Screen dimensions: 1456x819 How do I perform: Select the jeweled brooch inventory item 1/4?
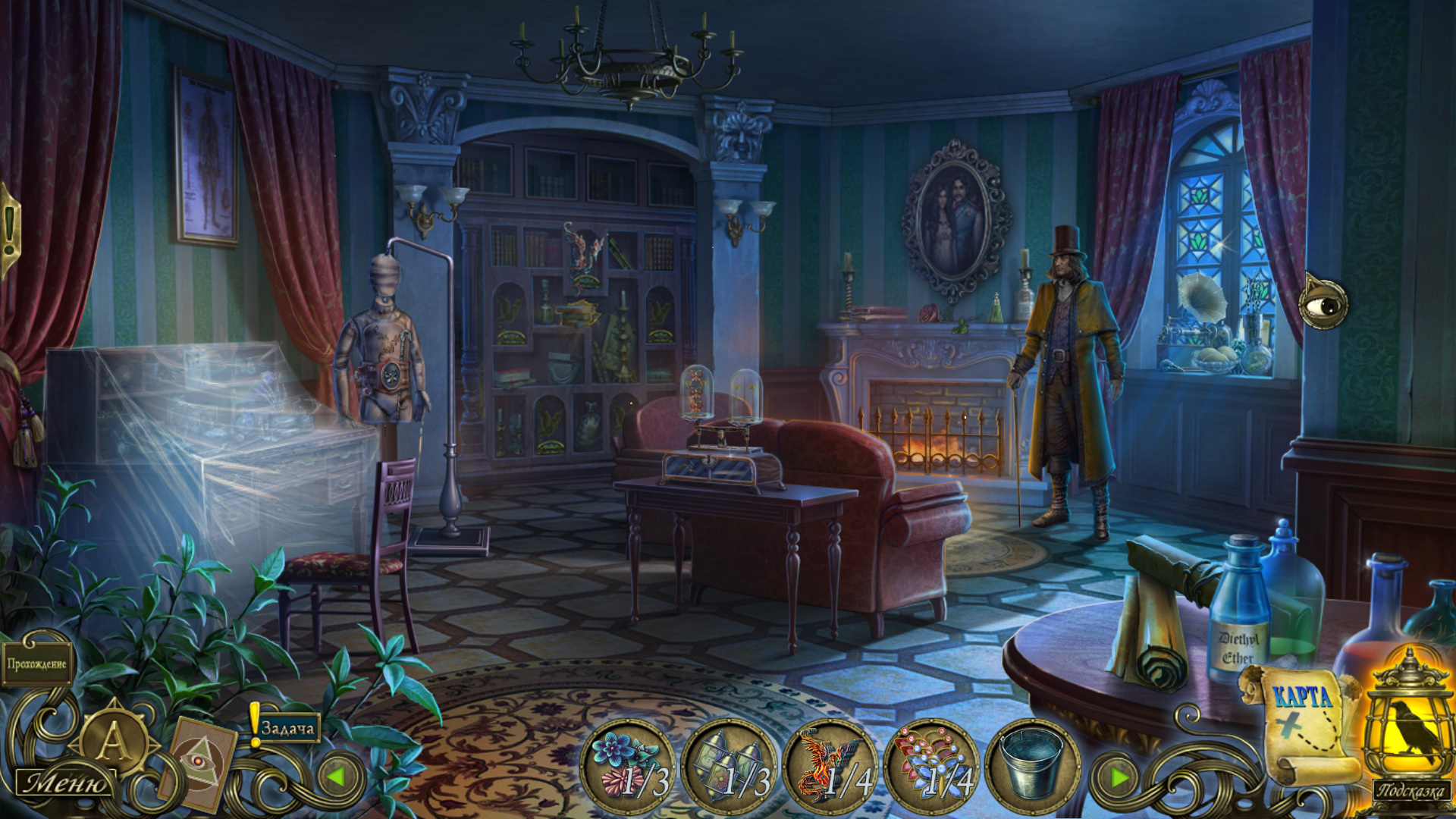point(931,766)
